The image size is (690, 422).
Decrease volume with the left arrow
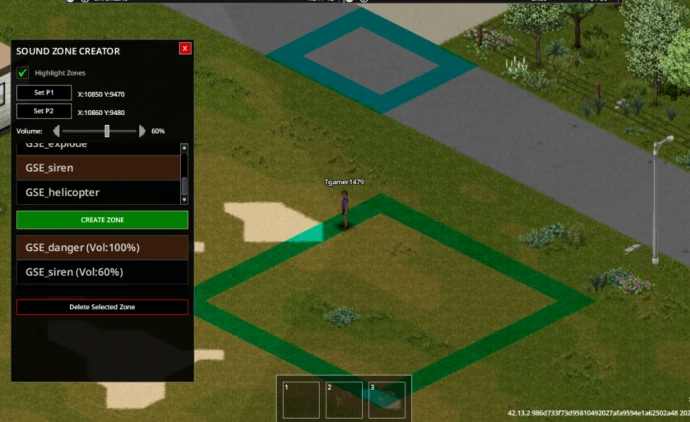(56, 131)
